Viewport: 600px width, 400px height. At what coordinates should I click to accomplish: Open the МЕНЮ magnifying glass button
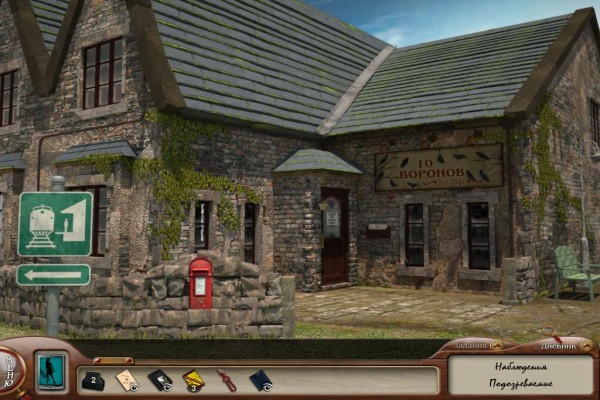[10, 372]
